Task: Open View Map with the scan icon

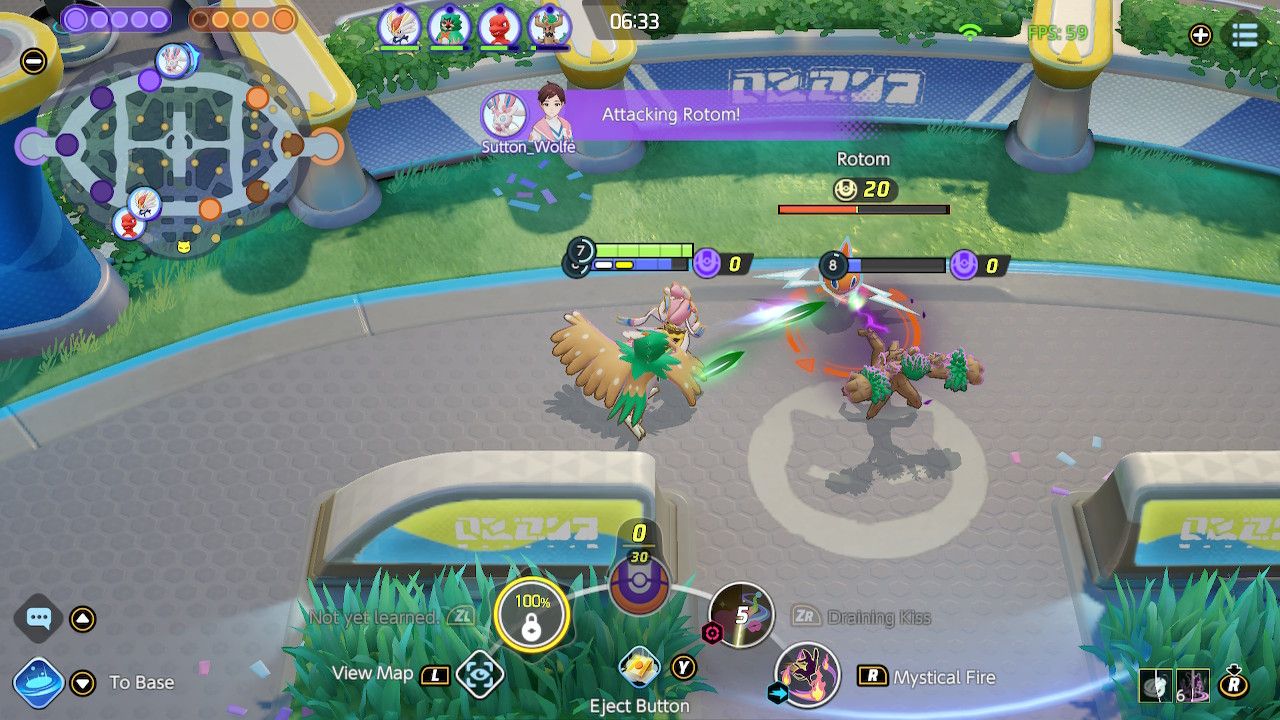Action: tap(479, 674)
